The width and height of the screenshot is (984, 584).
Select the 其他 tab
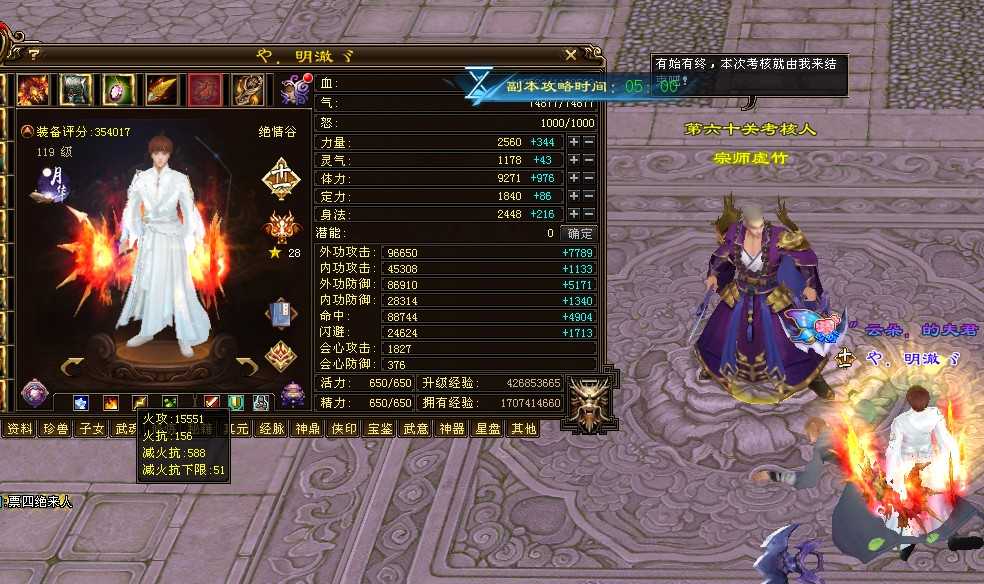pos(523,429)
